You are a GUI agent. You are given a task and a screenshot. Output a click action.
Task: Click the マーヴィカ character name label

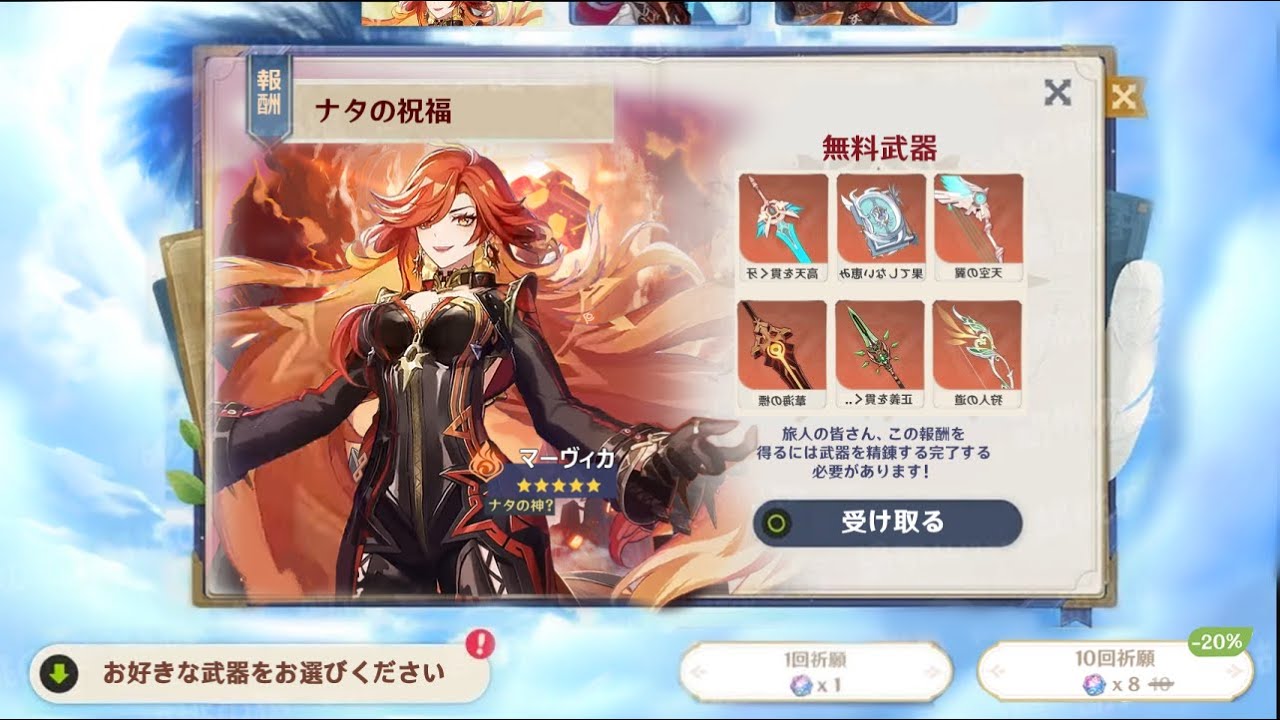(566, 458)
